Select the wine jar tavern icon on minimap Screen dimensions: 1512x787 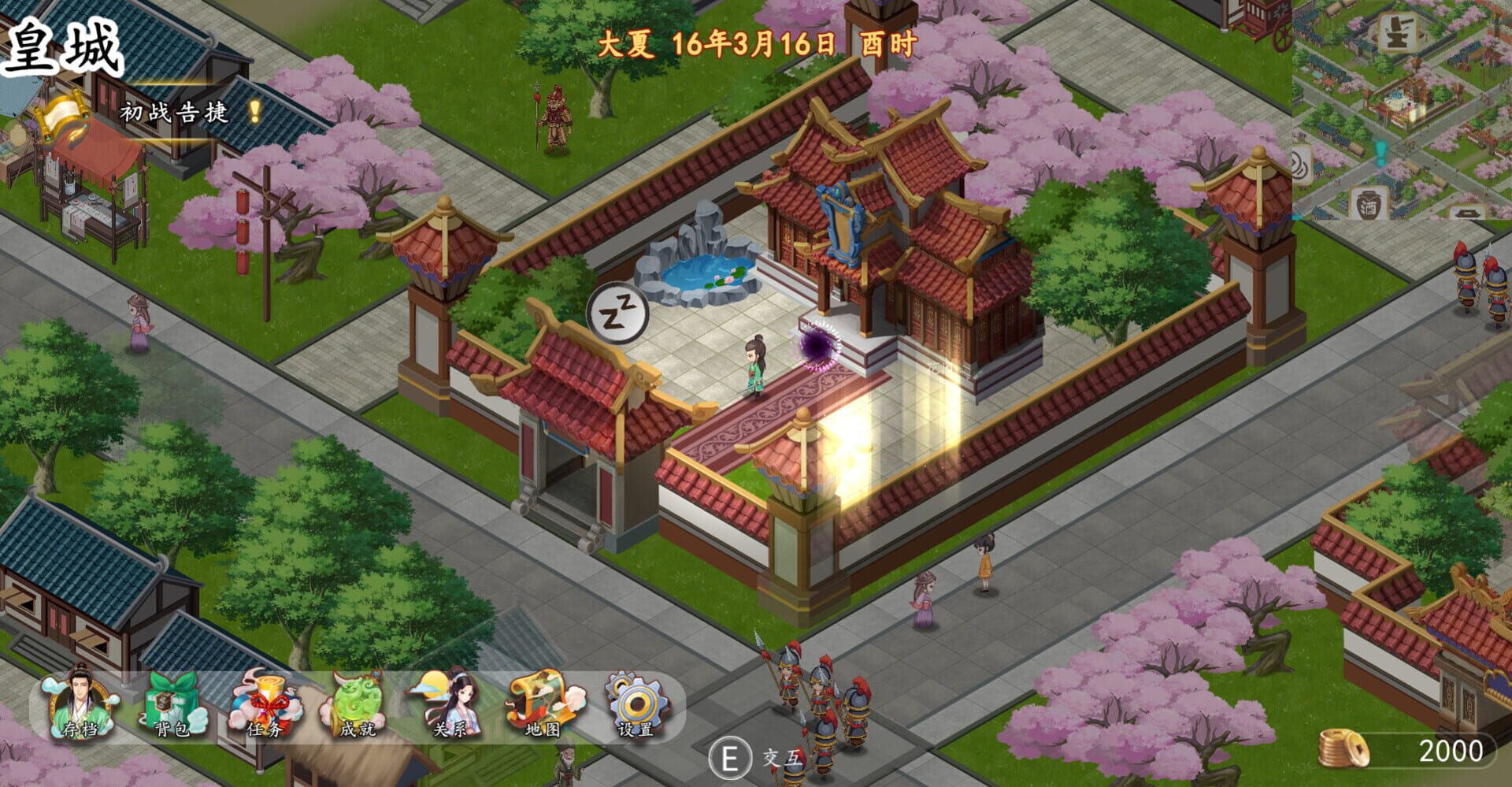click(x=1368, y=203)
